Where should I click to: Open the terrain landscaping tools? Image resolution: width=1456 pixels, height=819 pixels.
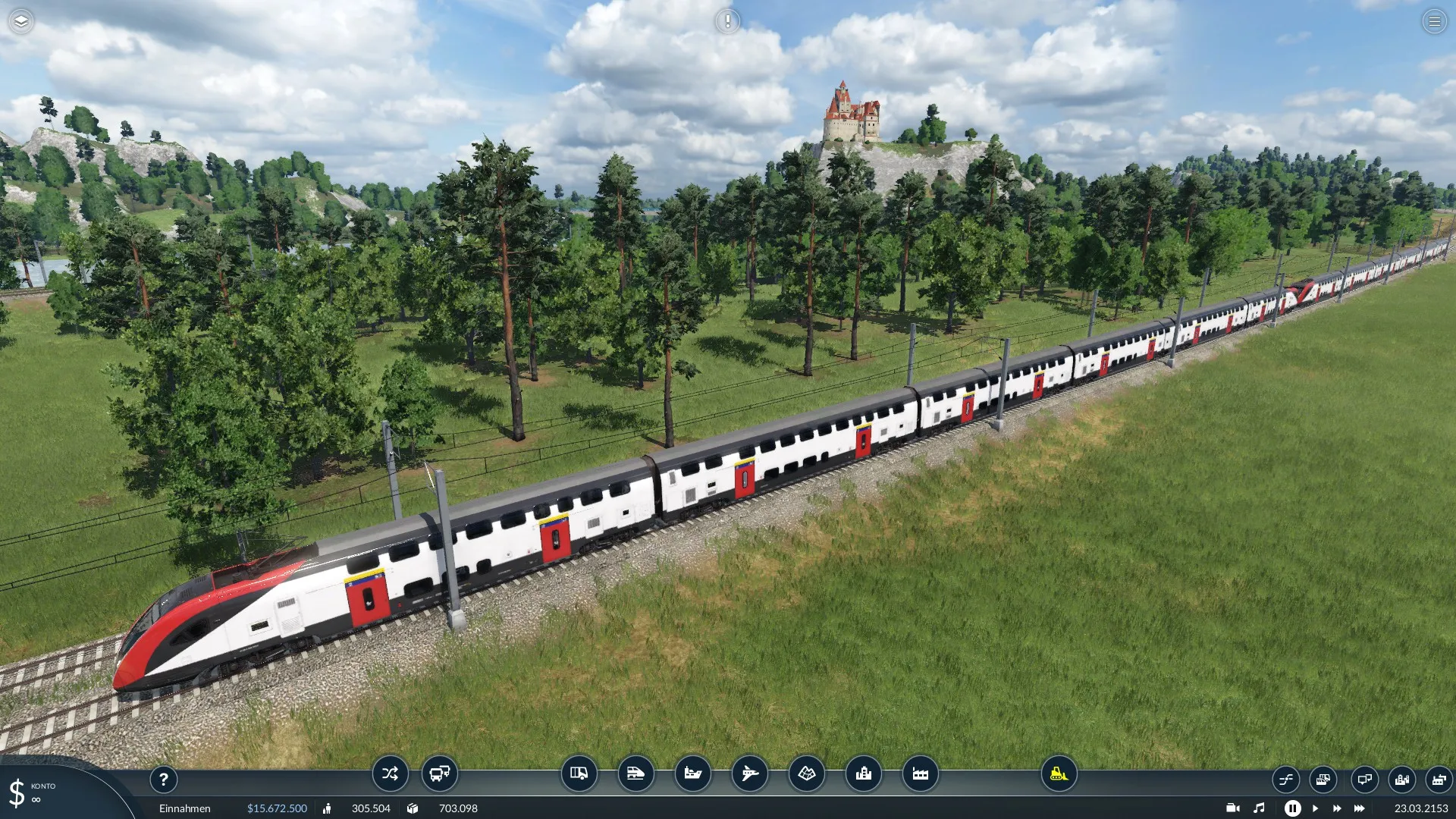coord(807,774)
